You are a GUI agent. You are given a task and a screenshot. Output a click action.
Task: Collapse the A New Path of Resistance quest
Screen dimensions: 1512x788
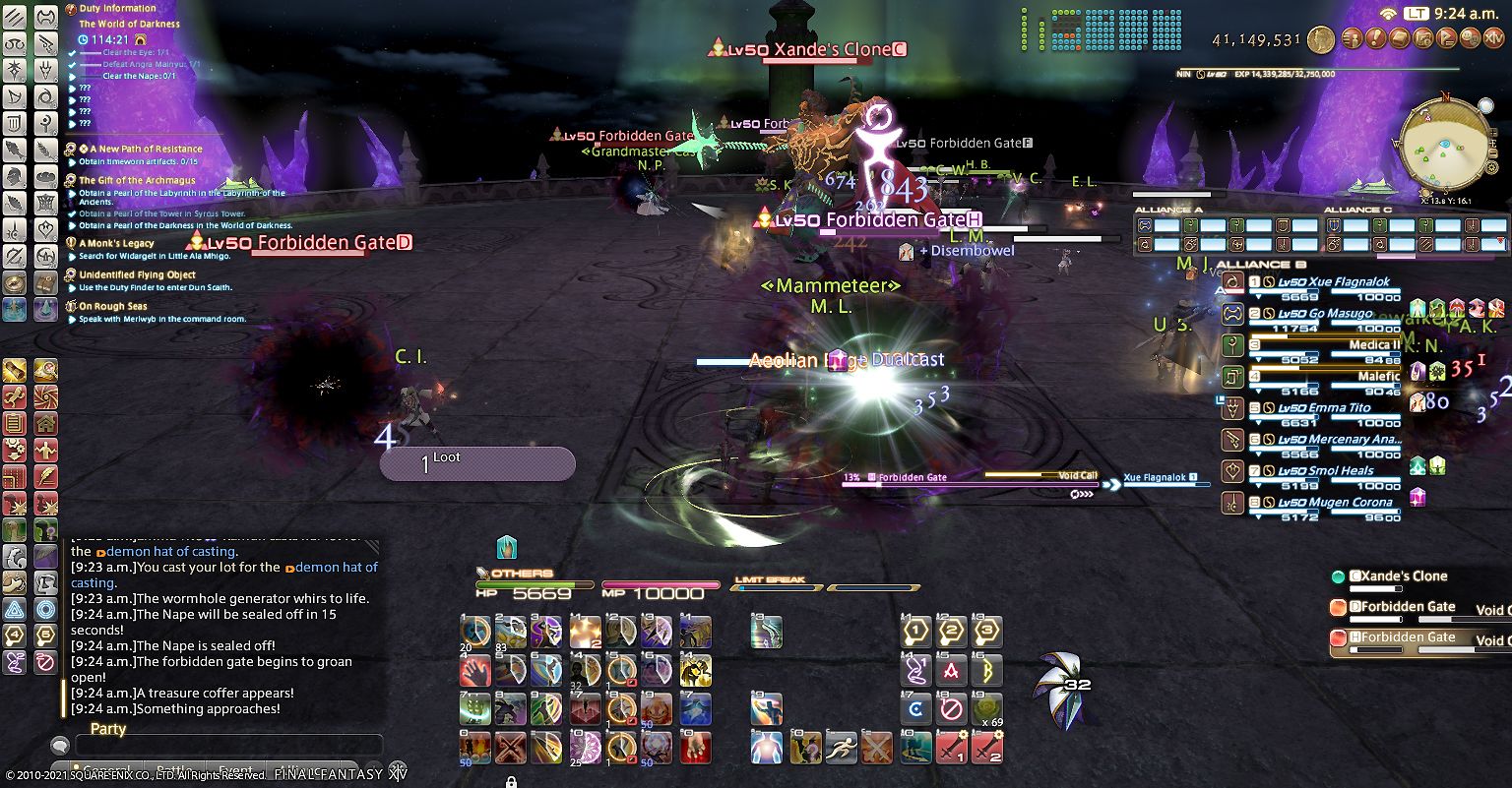coord(69,149)
